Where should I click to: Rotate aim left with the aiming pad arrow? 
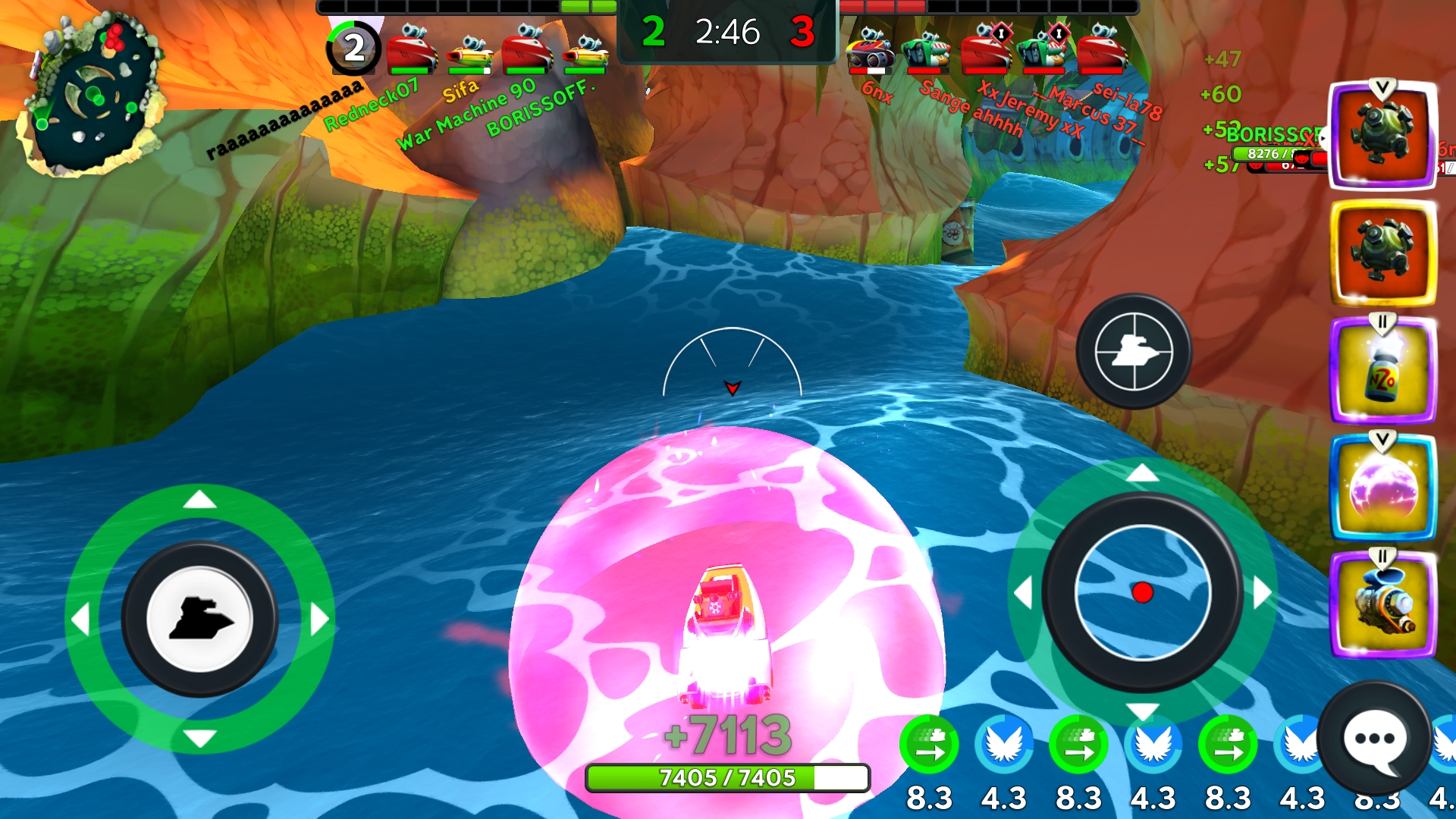[x=1024, y=593]
